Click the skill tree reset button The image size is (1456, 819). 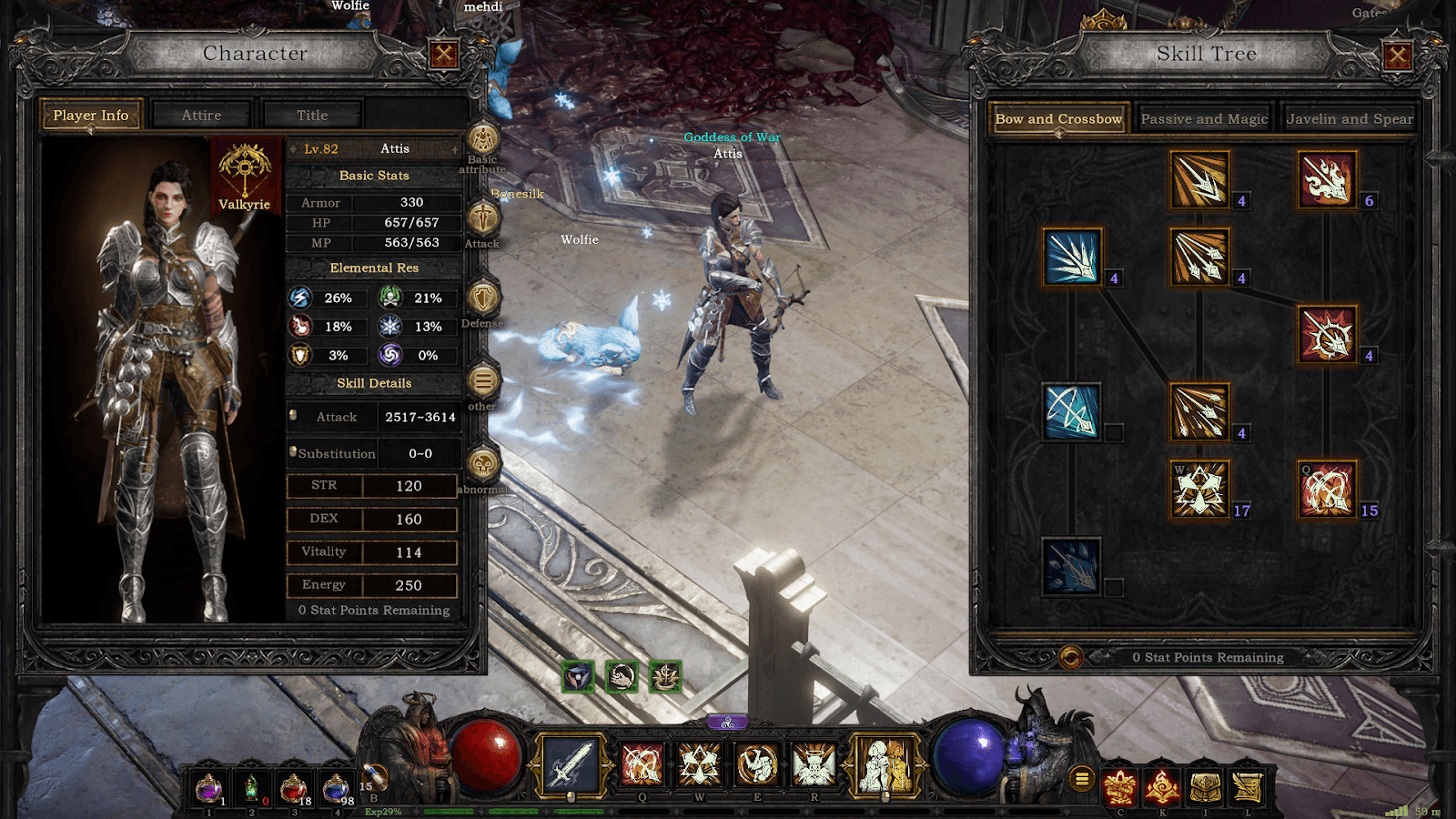point(1071,657)
